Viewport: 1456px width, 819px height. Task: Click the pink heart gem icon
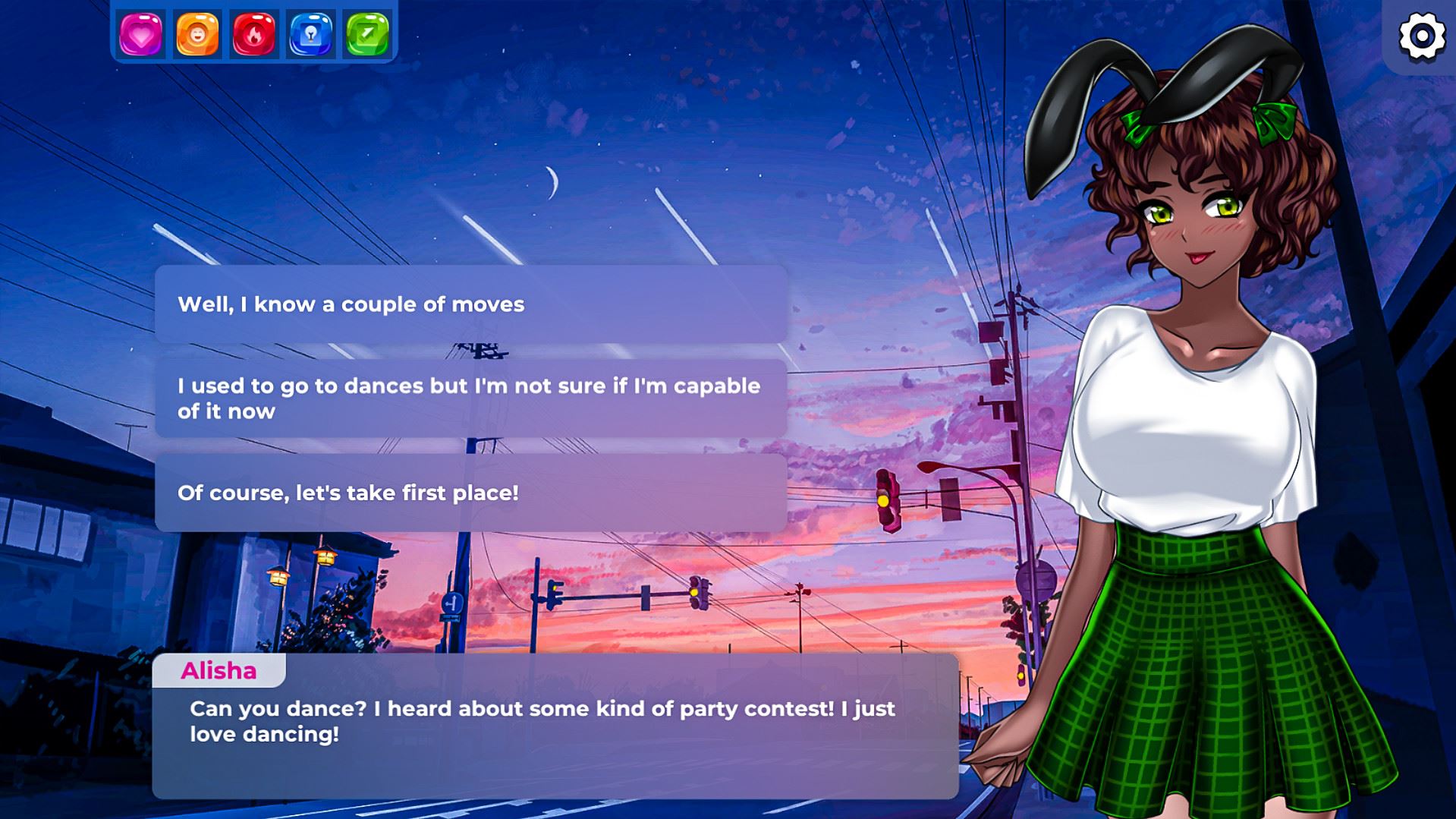[140, 34]
